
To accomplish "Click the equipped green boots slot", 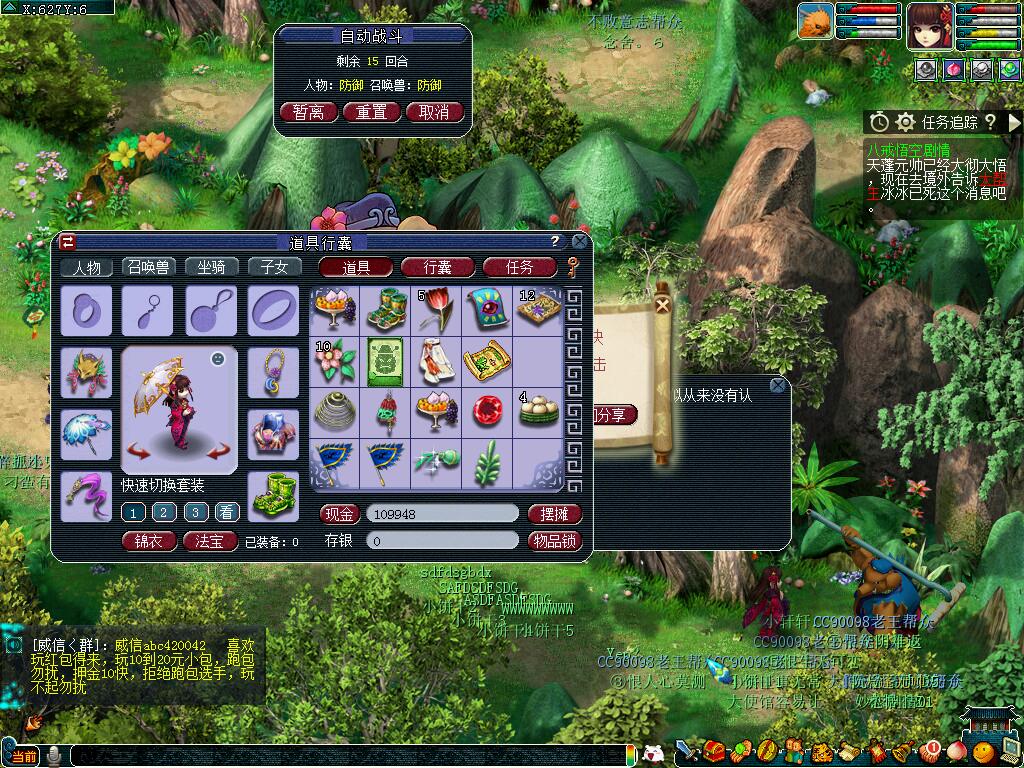I will 271,496.
